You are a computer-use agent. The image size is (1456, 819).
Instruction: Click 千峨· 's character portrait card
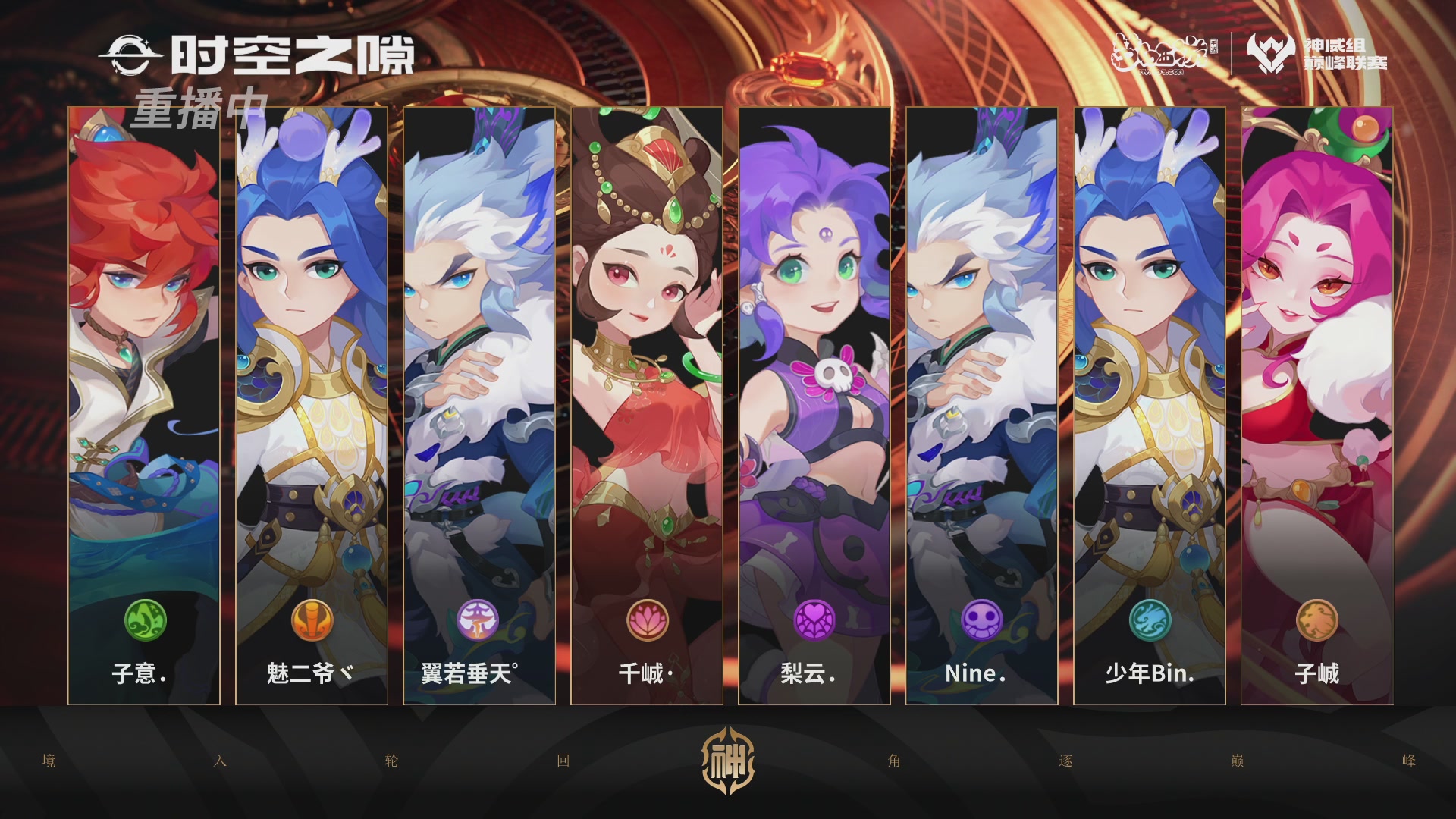[x=646, y=341]
